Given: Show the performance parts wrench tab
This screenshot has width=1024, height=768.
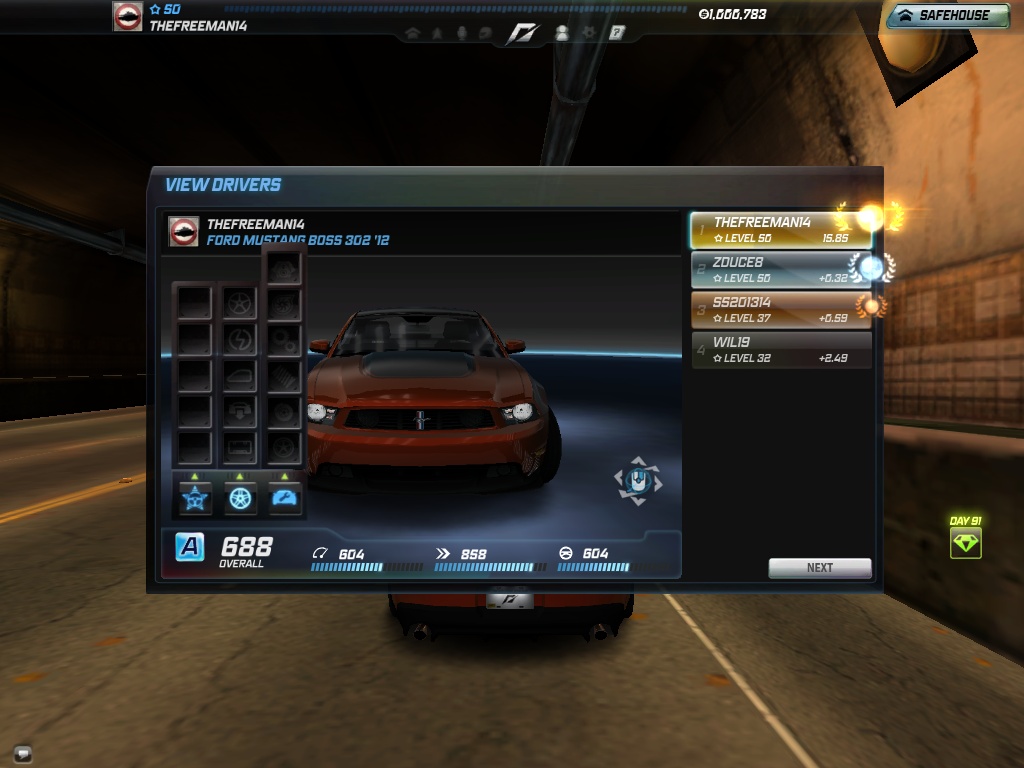Looking at the screenshot, I should click(x=285, y=498).
